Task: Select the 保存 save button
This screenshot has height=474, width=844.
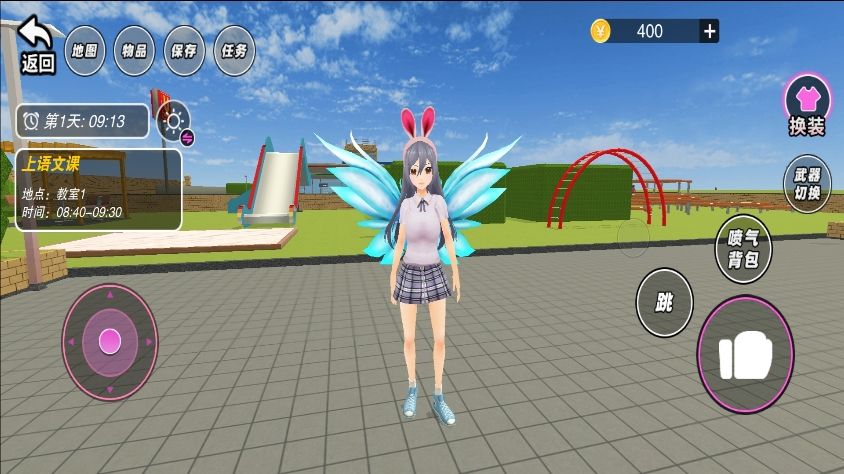Action: point(183,50)
